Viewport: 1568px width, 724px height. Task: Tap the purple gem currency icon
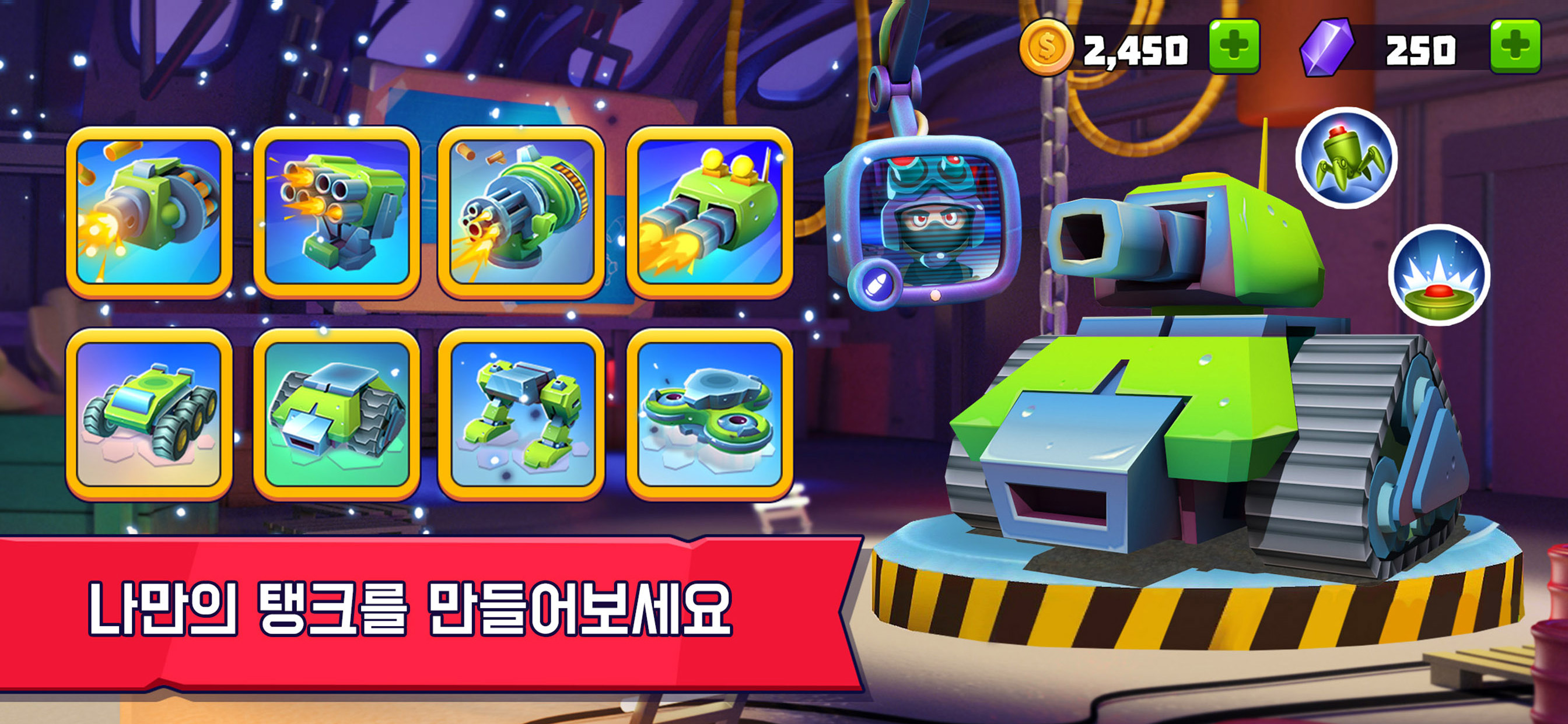point(1327,48)
